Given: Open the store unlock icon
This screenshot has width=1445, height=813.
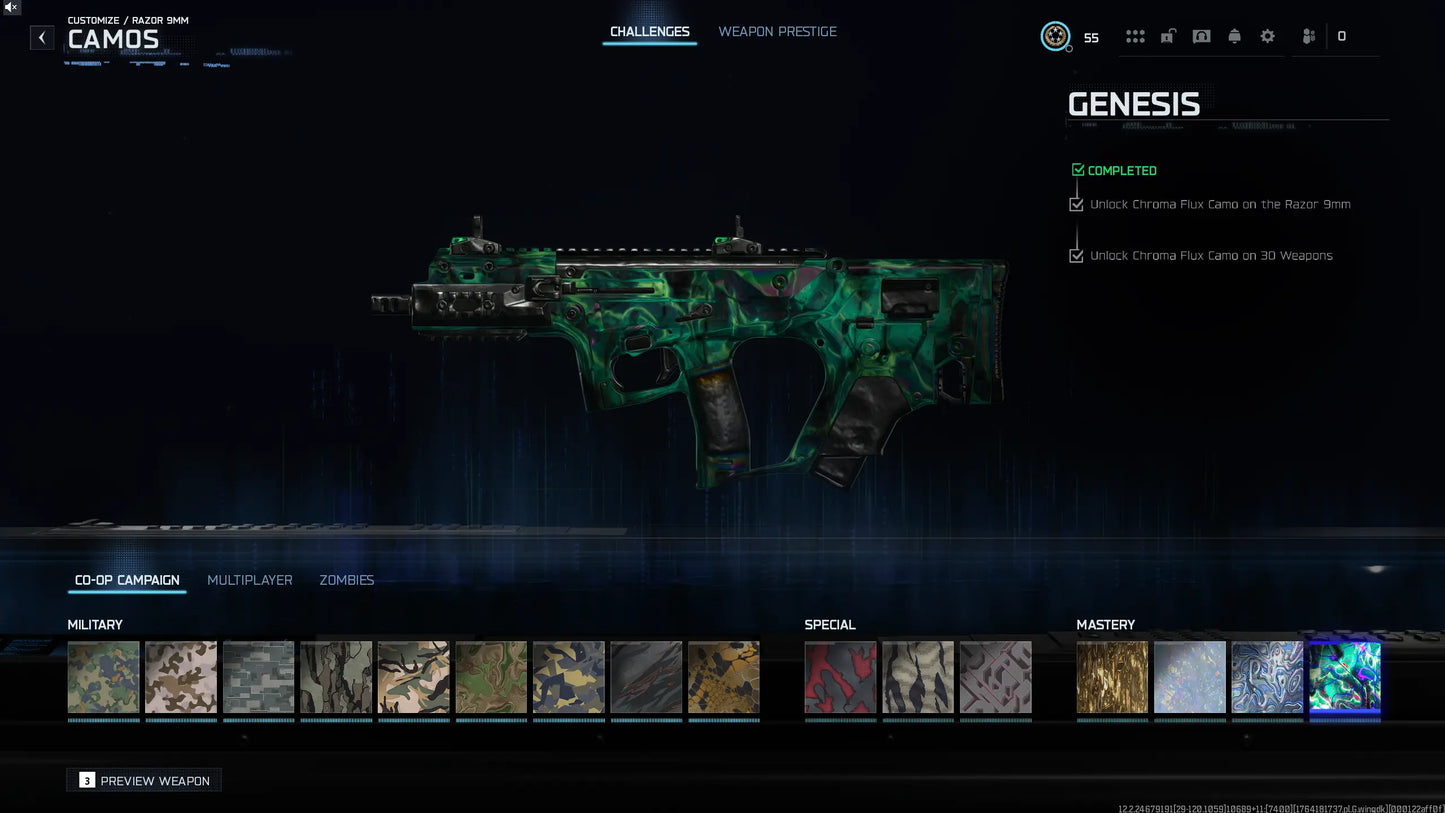Looking at the screenshot, I should 1167,35.
